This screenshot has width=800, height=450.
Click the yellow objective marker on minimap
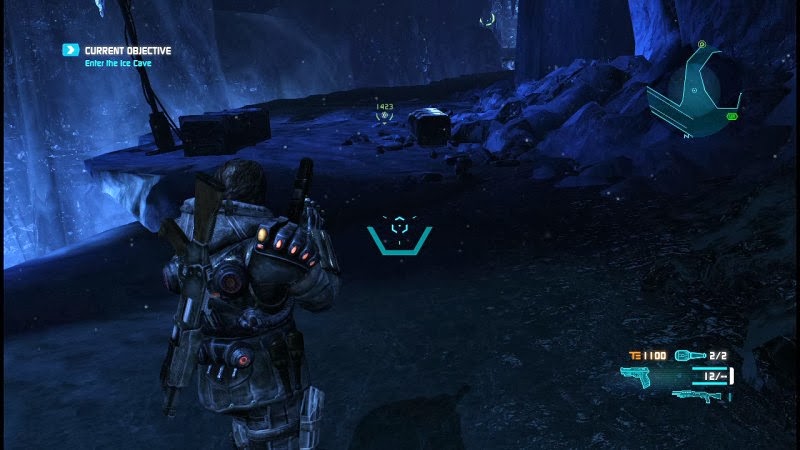(x=702, y=44)
